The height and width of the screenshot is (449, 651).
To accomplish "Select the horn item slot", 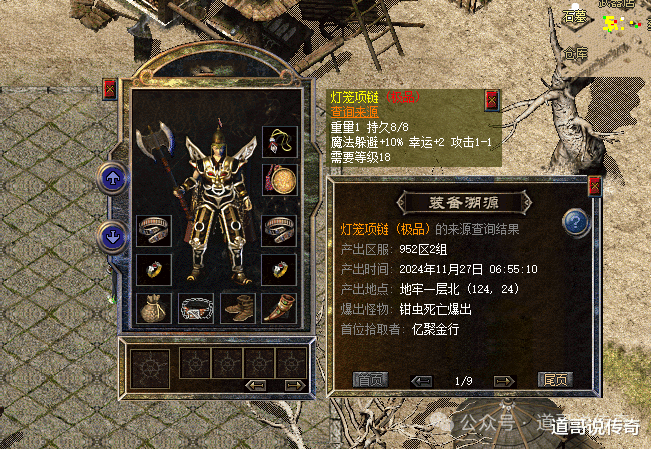I will pyautogui.click(x=280, y=307).
